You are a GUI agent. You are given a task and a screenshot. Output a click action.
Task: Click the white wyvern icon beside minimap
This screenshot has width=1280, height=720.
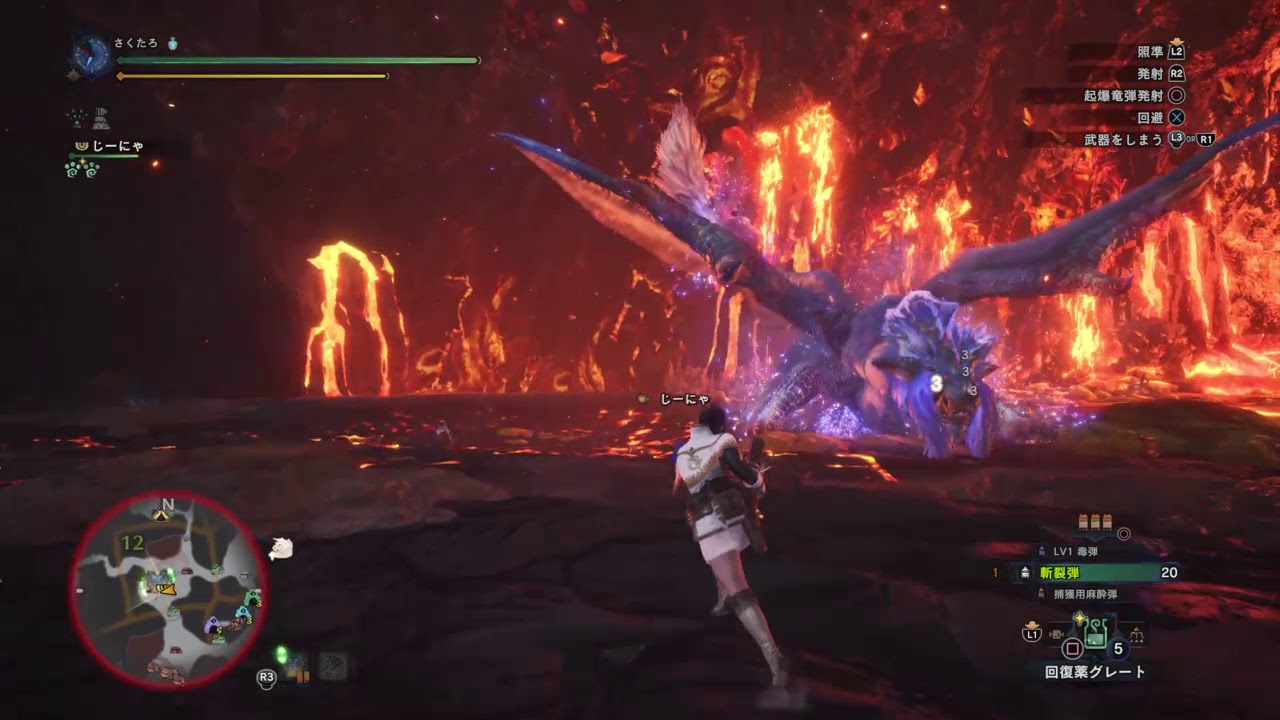coord(281,548)
